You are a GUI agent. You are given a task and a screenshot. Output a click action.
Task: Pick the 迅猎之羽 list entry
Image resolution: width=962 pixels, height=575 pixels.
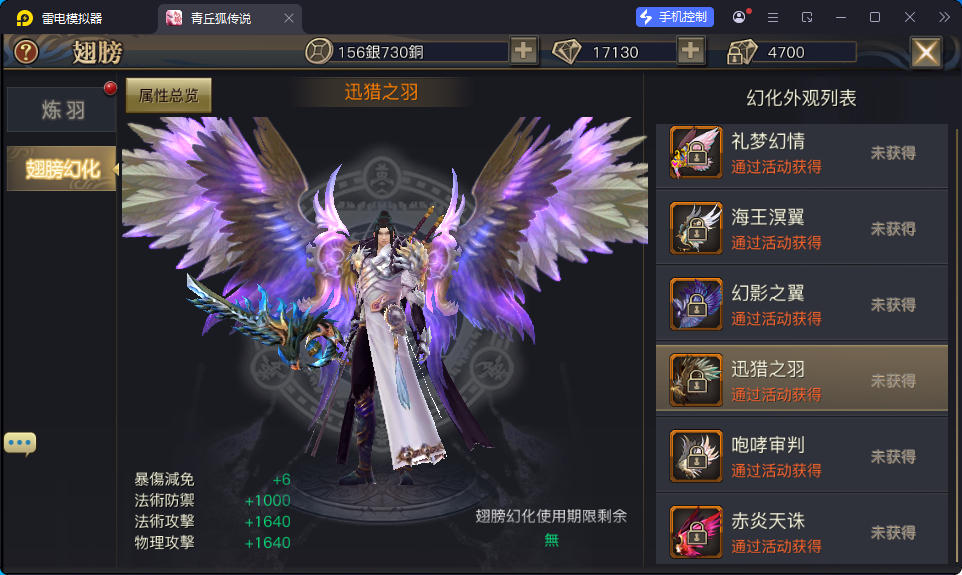(x=801, y=380)
